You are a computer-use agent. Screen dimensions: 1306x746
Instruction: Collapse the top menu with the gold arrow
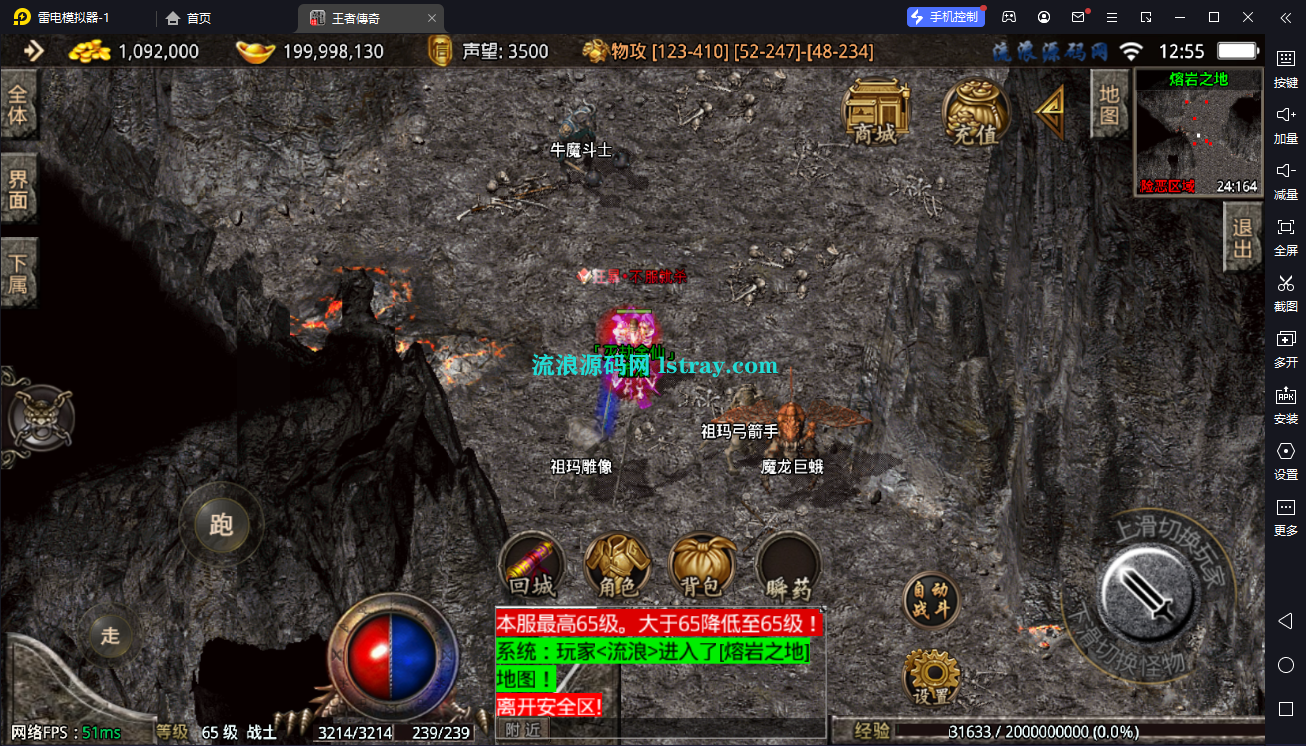(x=1050, y=110)
